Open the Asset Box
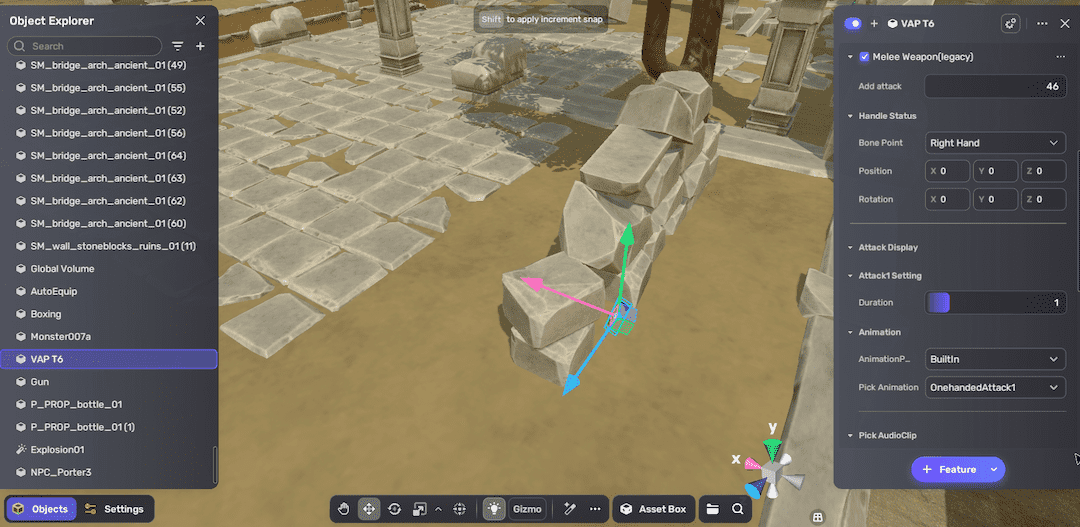 click(x=653, y=509)
